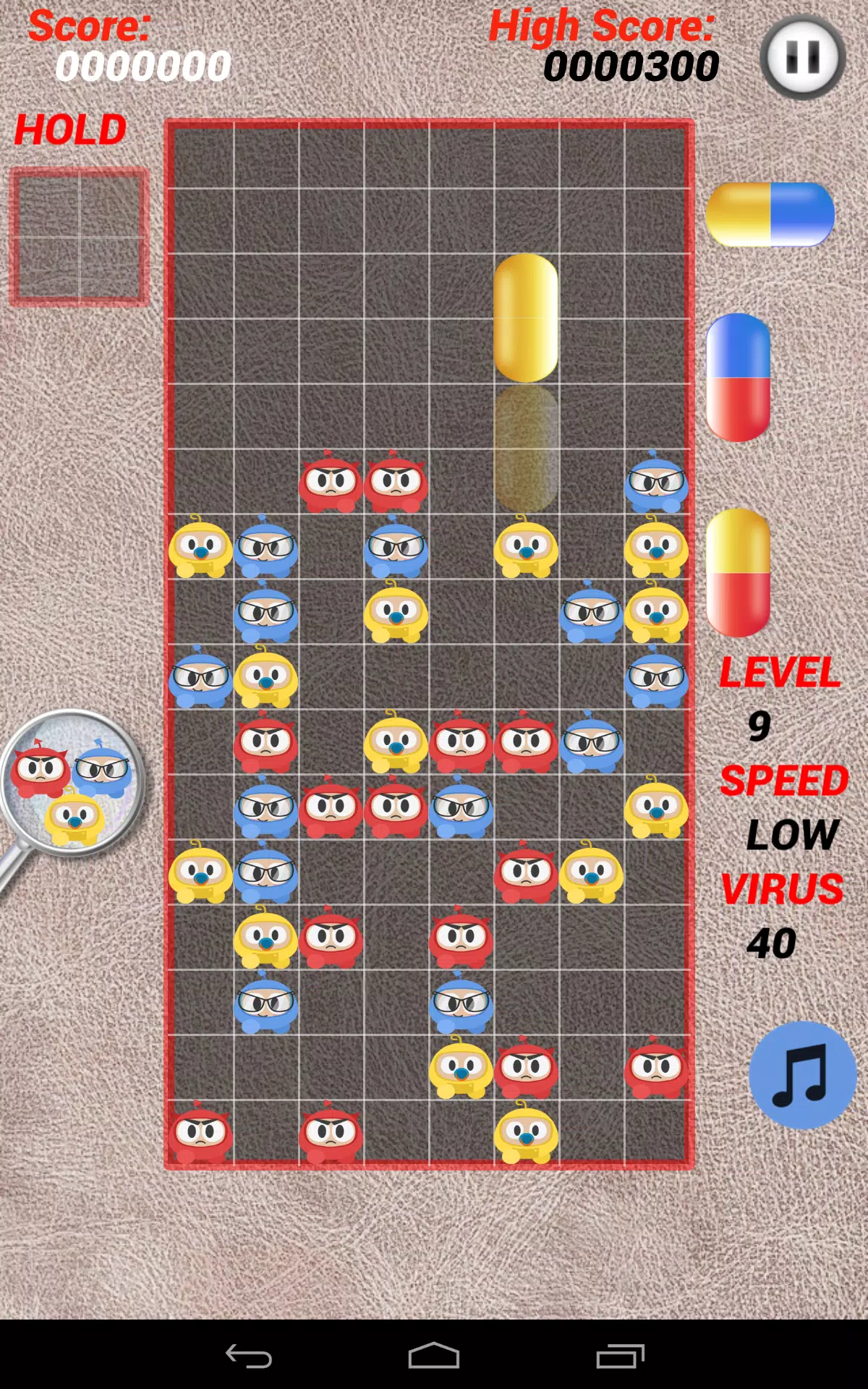The height and width of the screenshot is (1389, 868).
Task: Select the yellow-blue next capsule
Action: [x=770, y=214]
